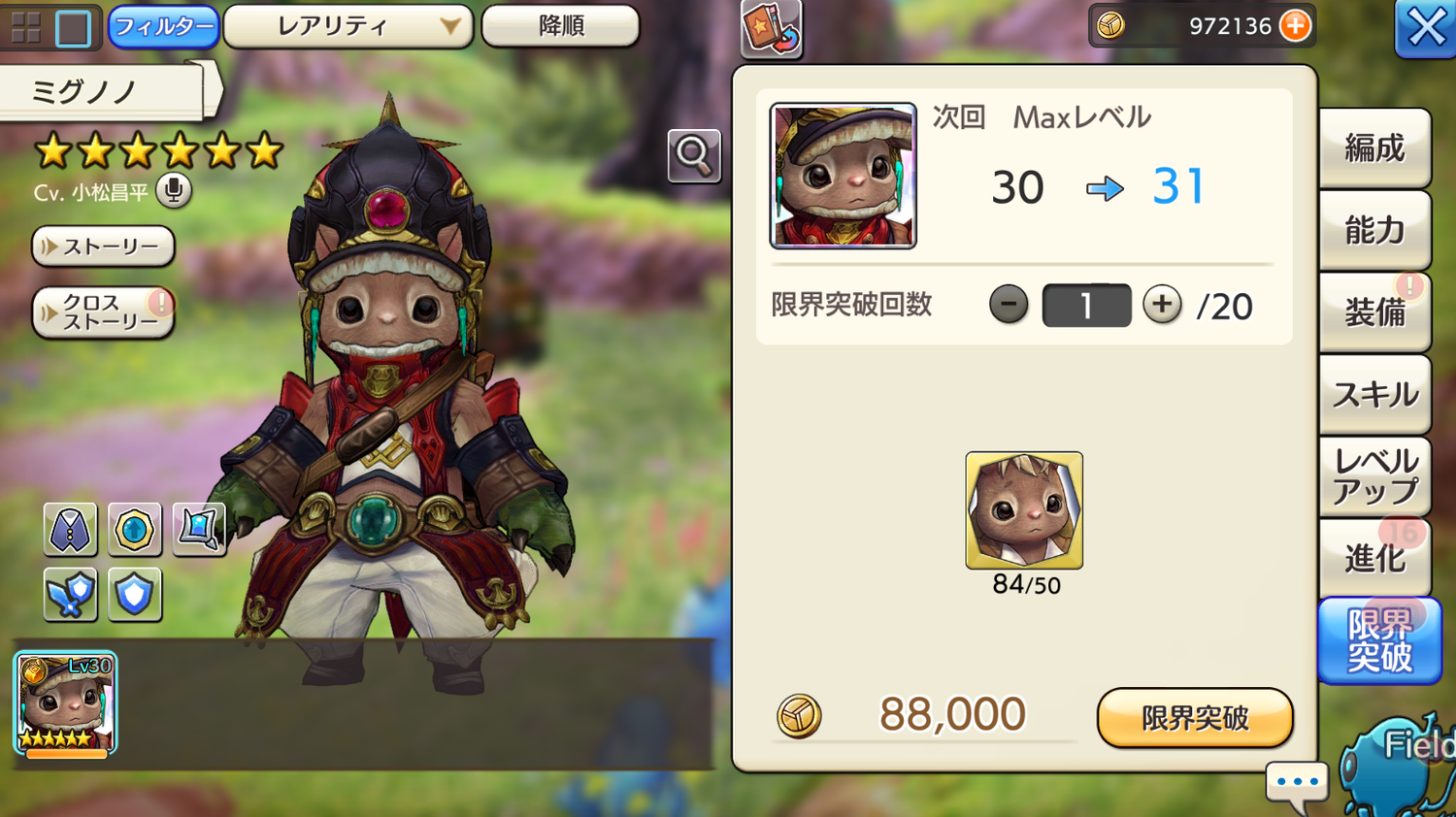The width and height of the screenshot is (1456, 817).
Task: Select the Lv30 character thumbnail in list
Action: tap(65, 704)
